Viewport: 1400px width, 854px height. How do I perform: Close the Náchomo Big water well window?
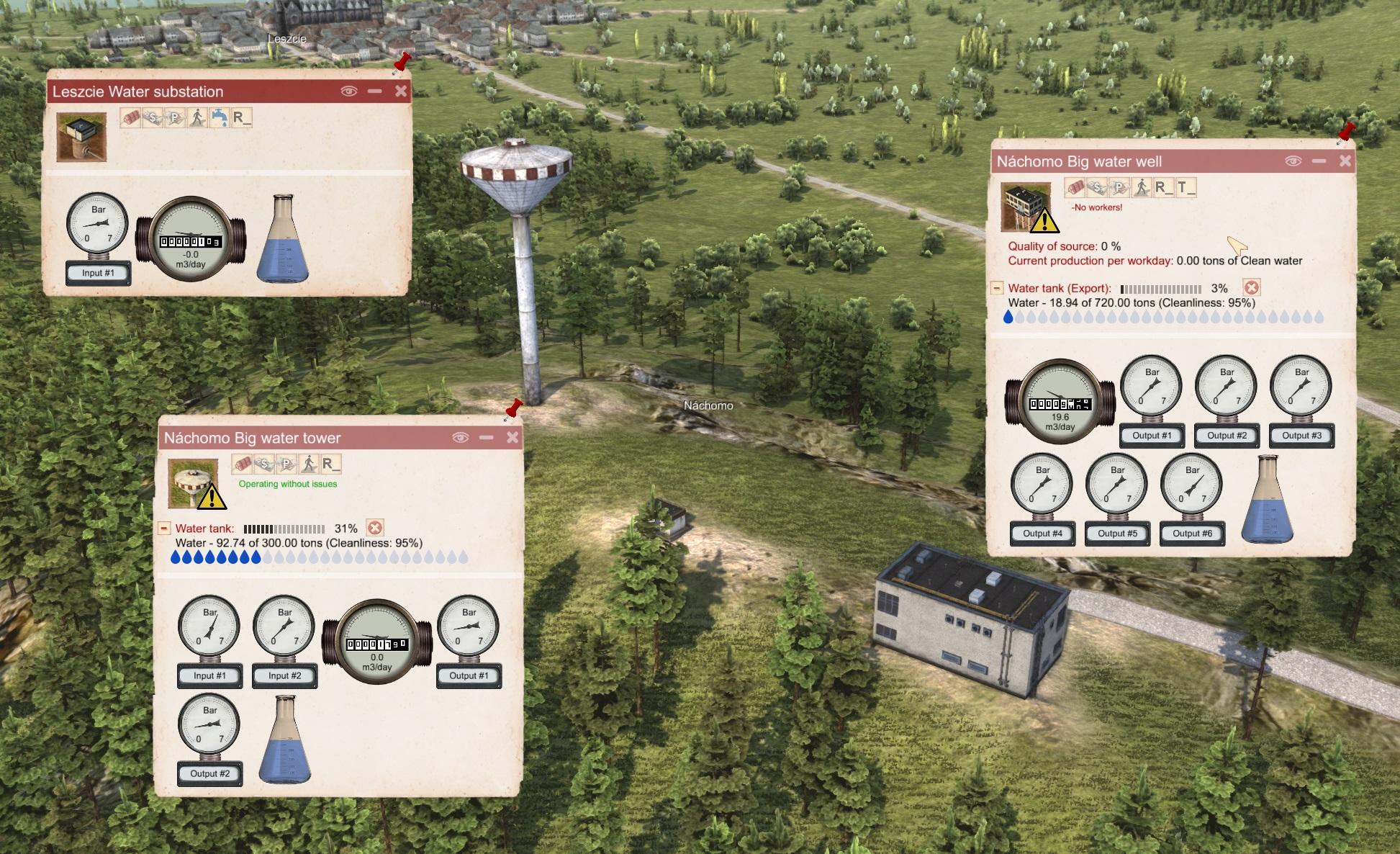pyautogui.click(x=1345, y=161)
